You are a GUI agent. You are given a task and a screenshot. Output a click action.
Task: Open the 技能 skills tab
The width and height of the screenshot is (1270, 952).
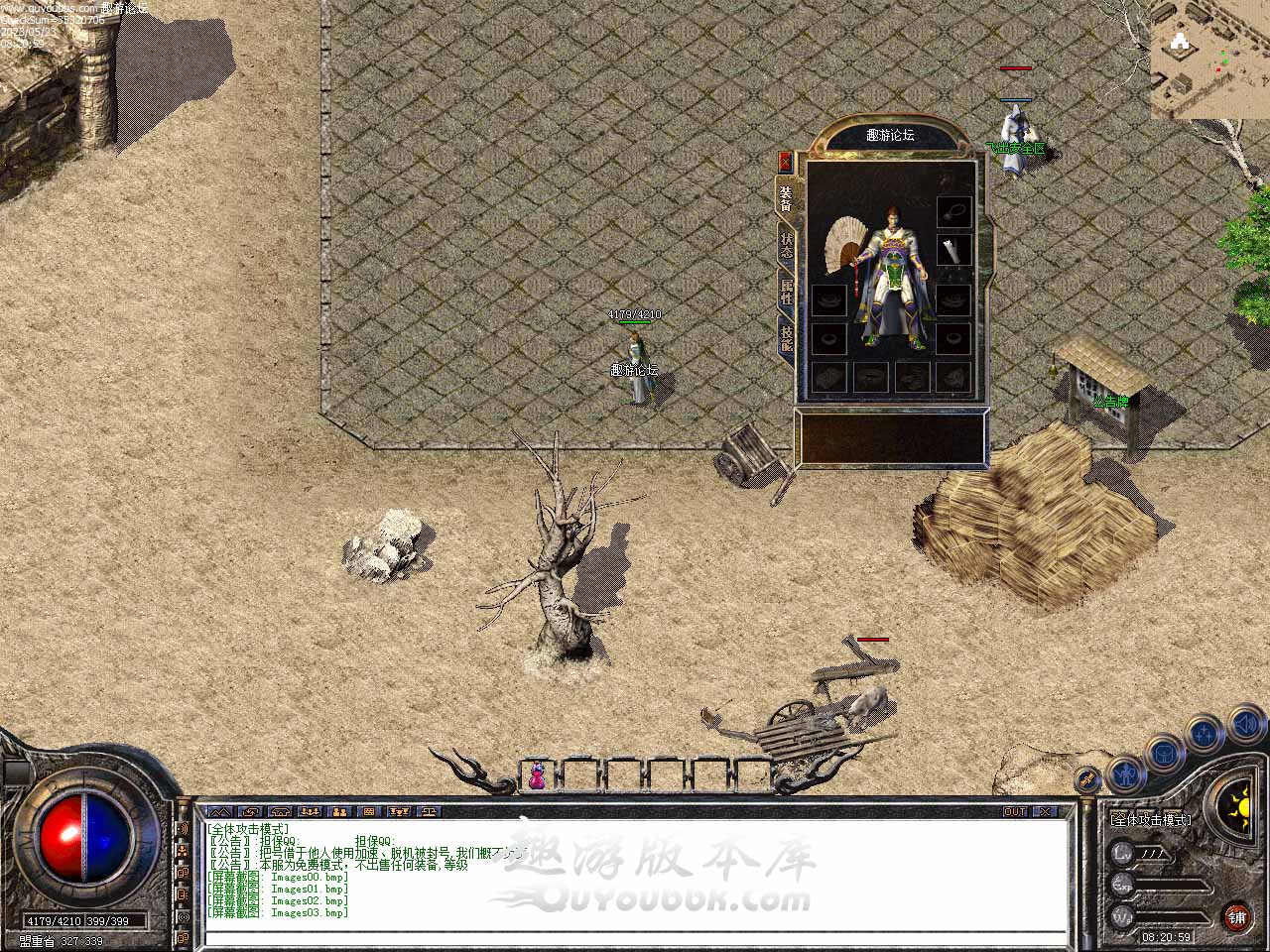(787, 338)
